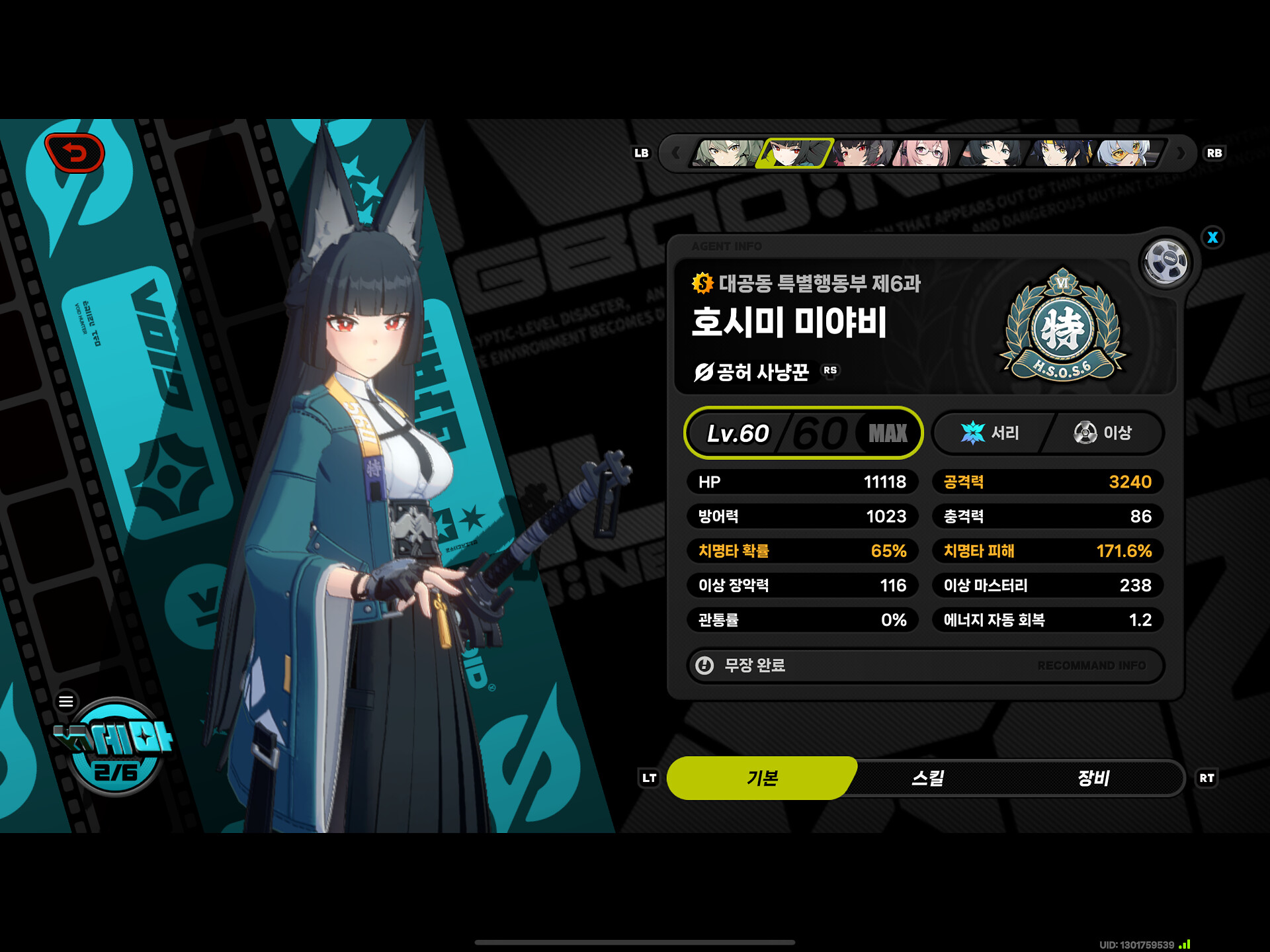
Task: Switch to the 스킬 tab
Action: pos(927,778)
